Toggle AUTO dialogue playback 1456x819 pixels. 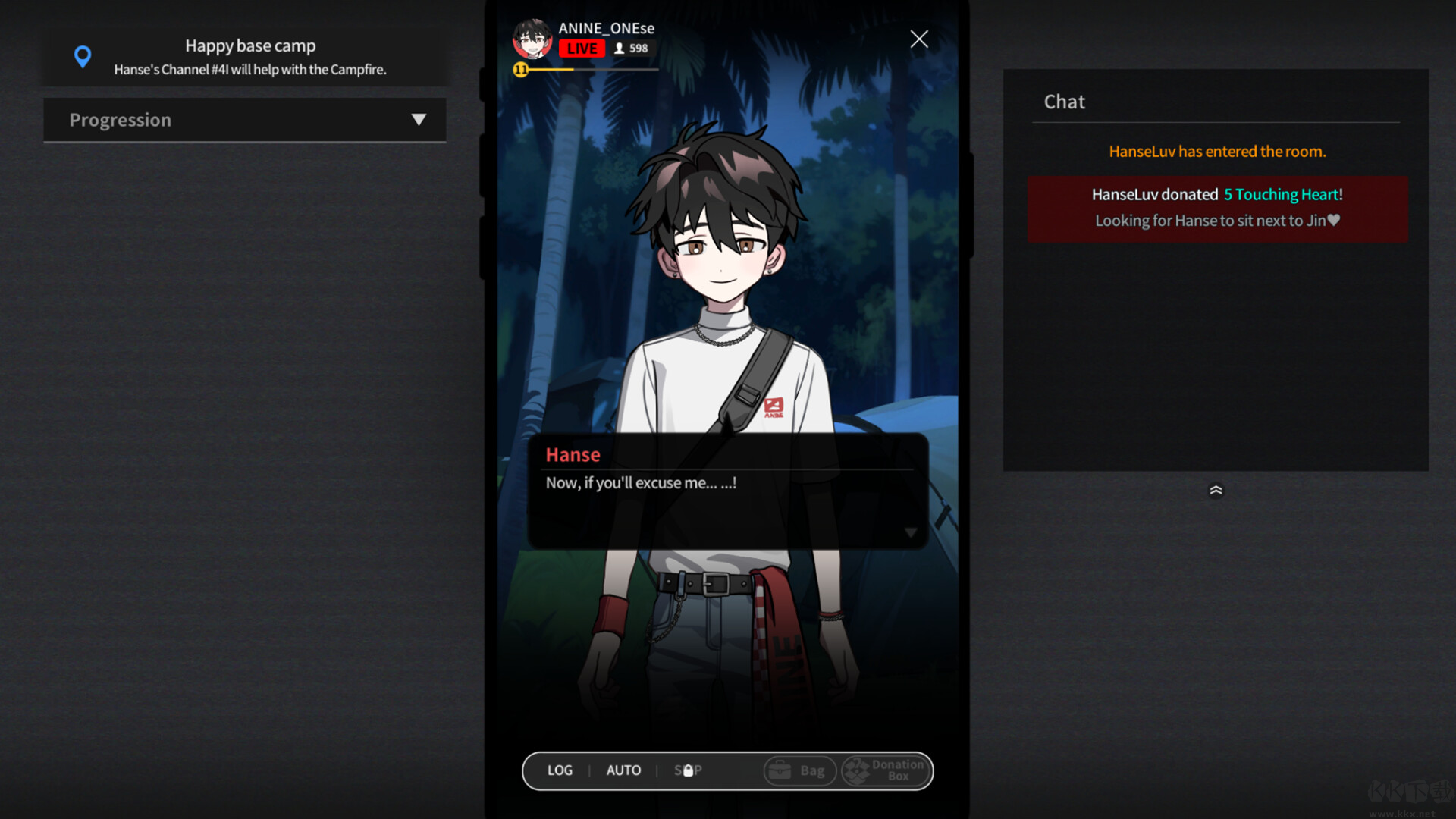click(623, 770)
